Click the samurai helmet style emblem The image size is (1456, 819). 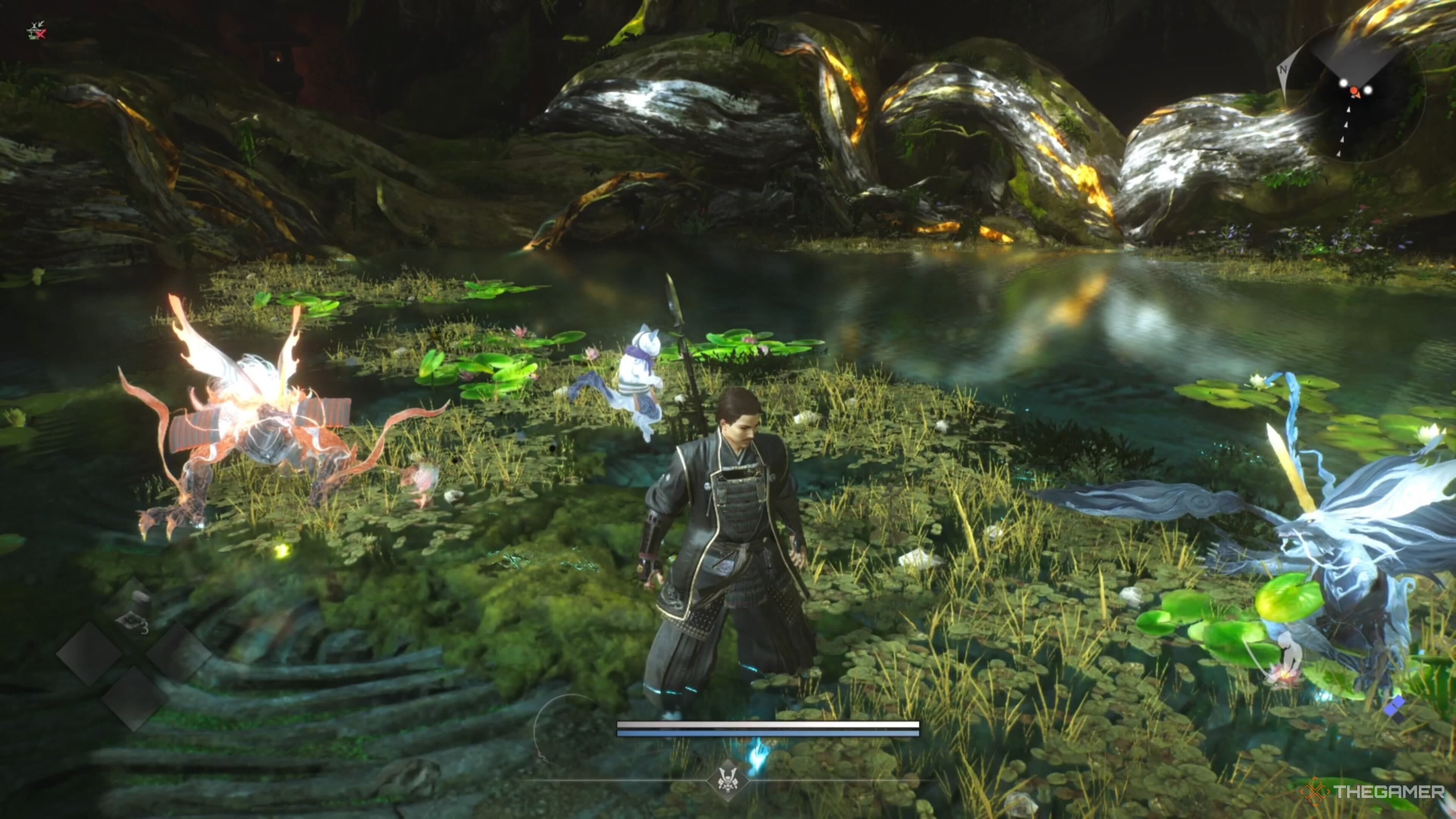tap(728, 781)
